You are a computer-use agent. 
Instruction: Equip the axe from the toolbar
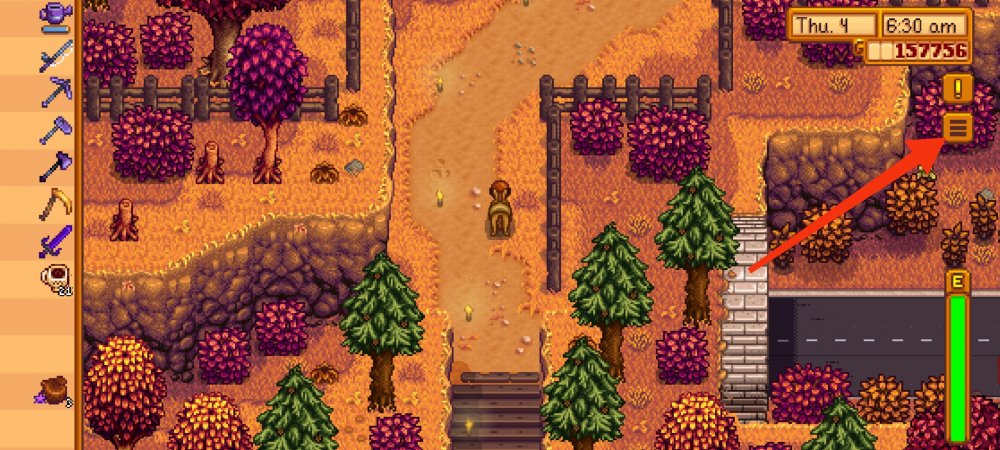click(55, 166)
